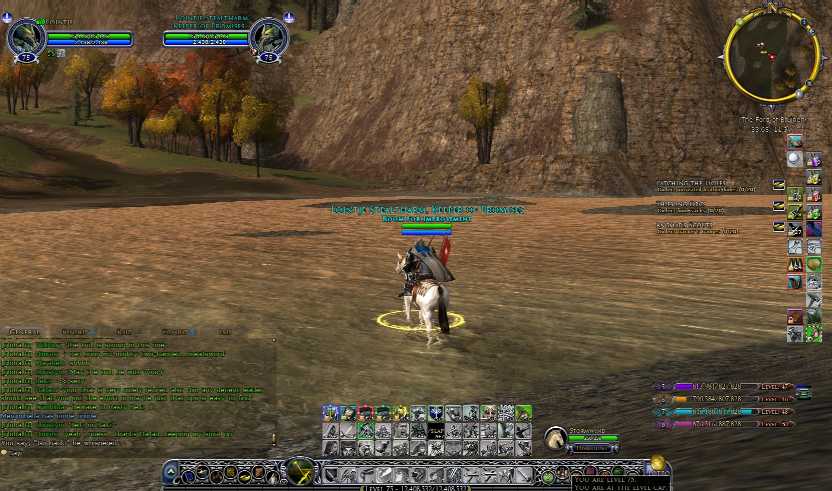Use the white pearl orb item
Image resolution: width=832 pixels, height=491 pixels.
coord(794,158)
